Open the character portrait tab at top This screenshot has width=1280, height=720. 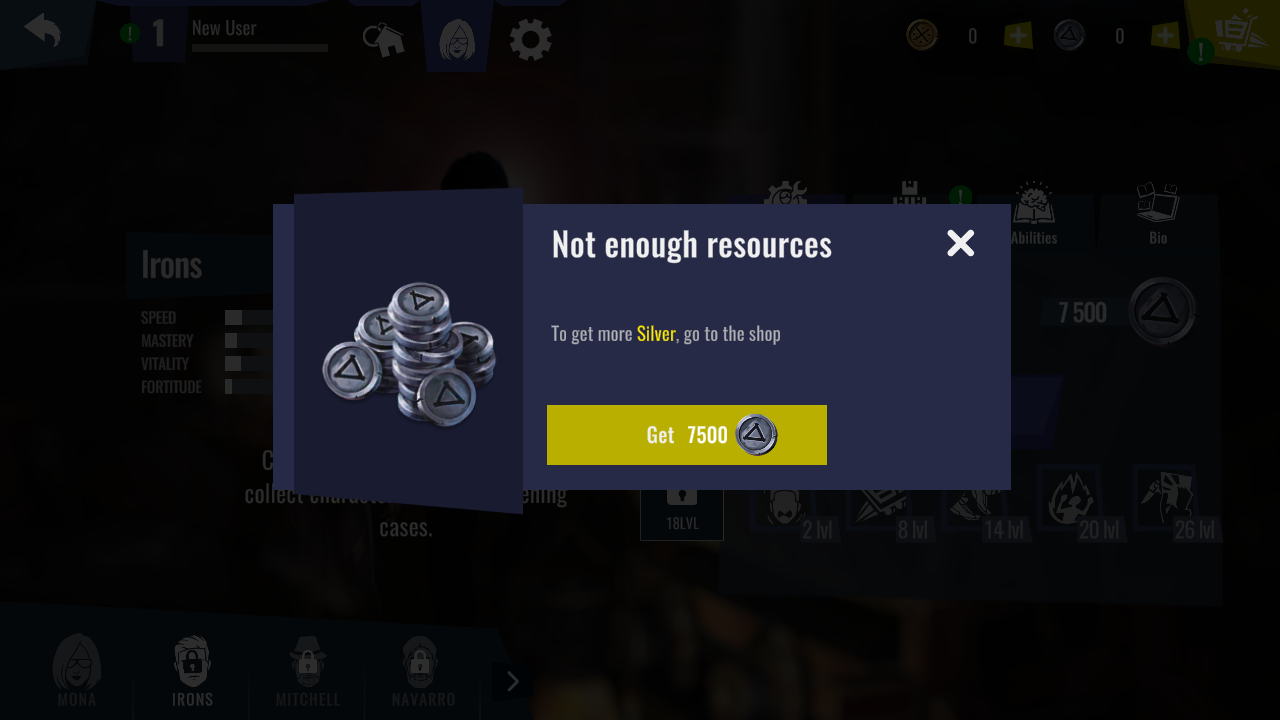coord(457,40)
